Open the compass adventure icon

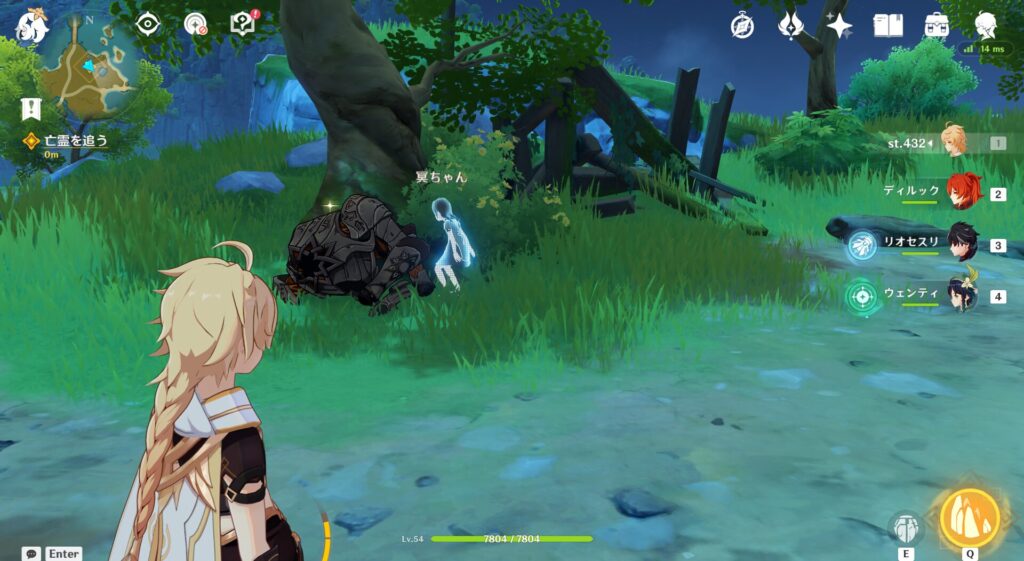(742, 26)
